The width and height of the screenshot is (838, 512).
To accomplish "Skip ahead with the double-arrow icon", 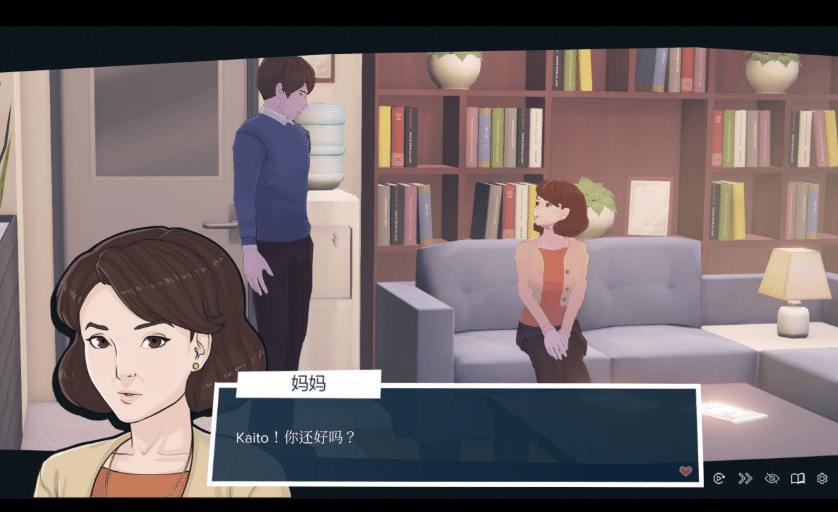I will (x=745, y=479).
